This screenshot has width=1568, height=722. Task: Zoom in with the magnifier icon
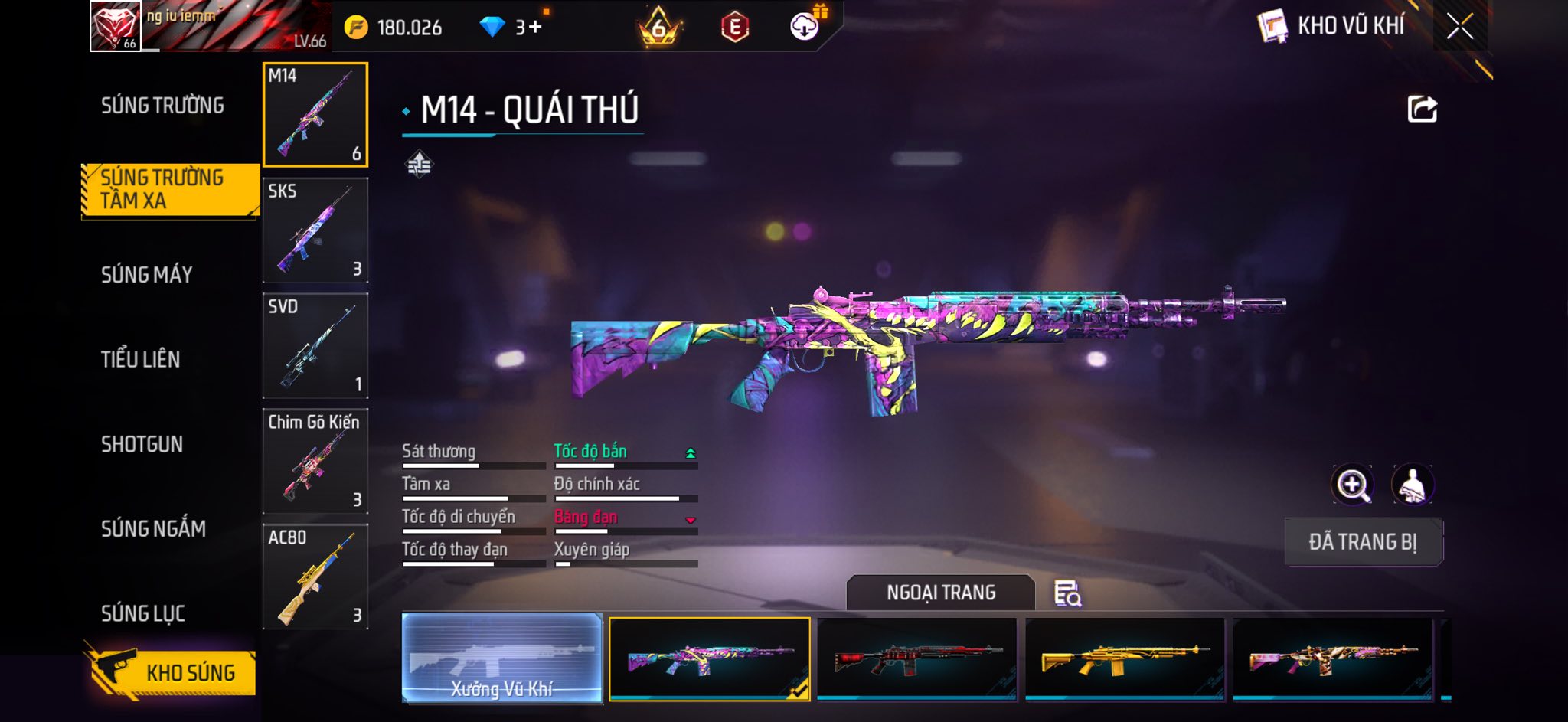(1352, 485)
